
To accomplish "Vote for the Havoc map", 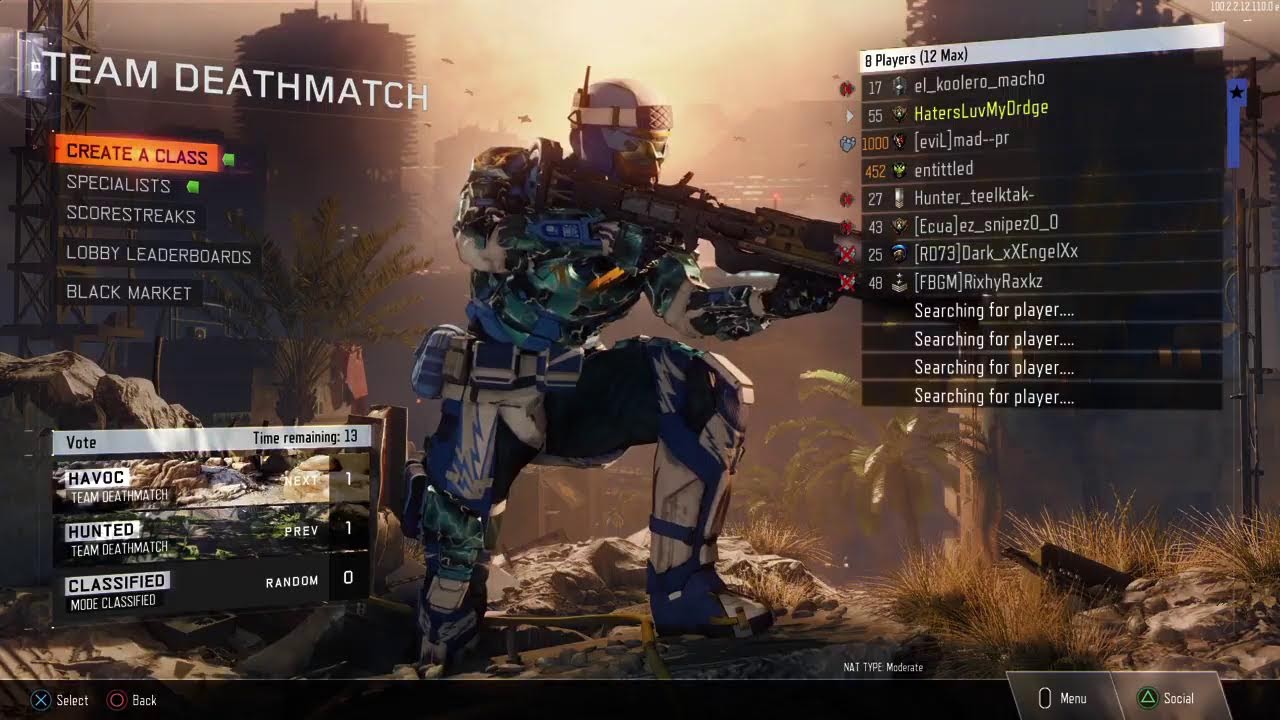I will (210, 481).
